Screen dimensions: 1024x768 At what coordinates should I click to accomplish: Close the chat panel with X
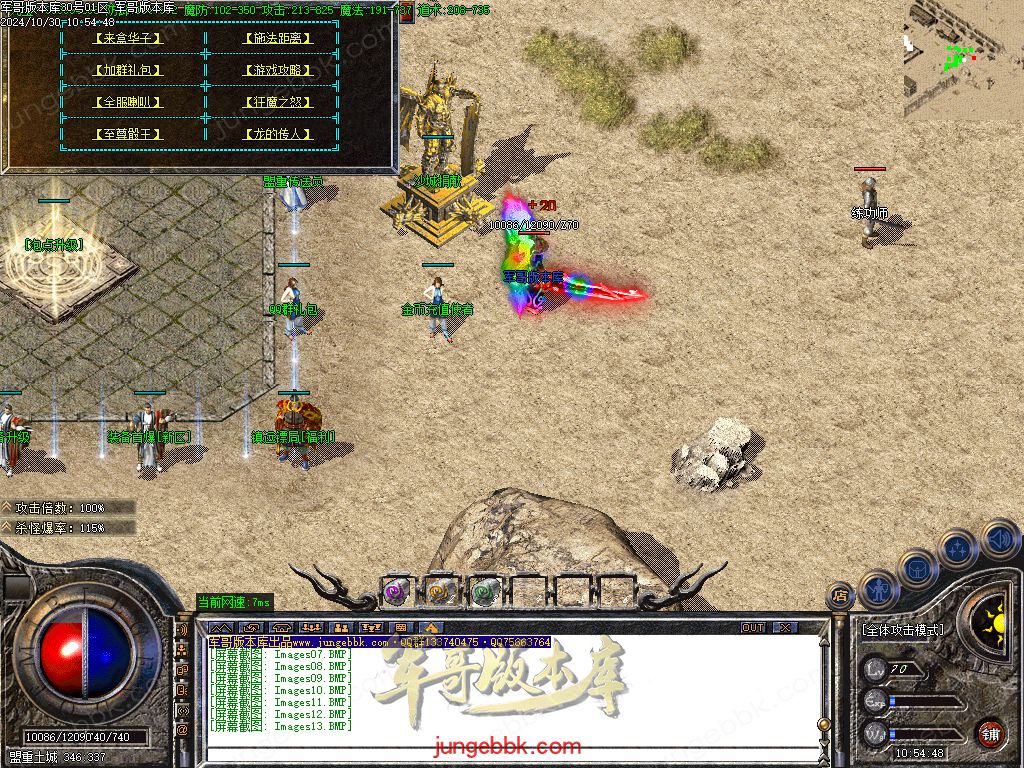pos(786,627)
